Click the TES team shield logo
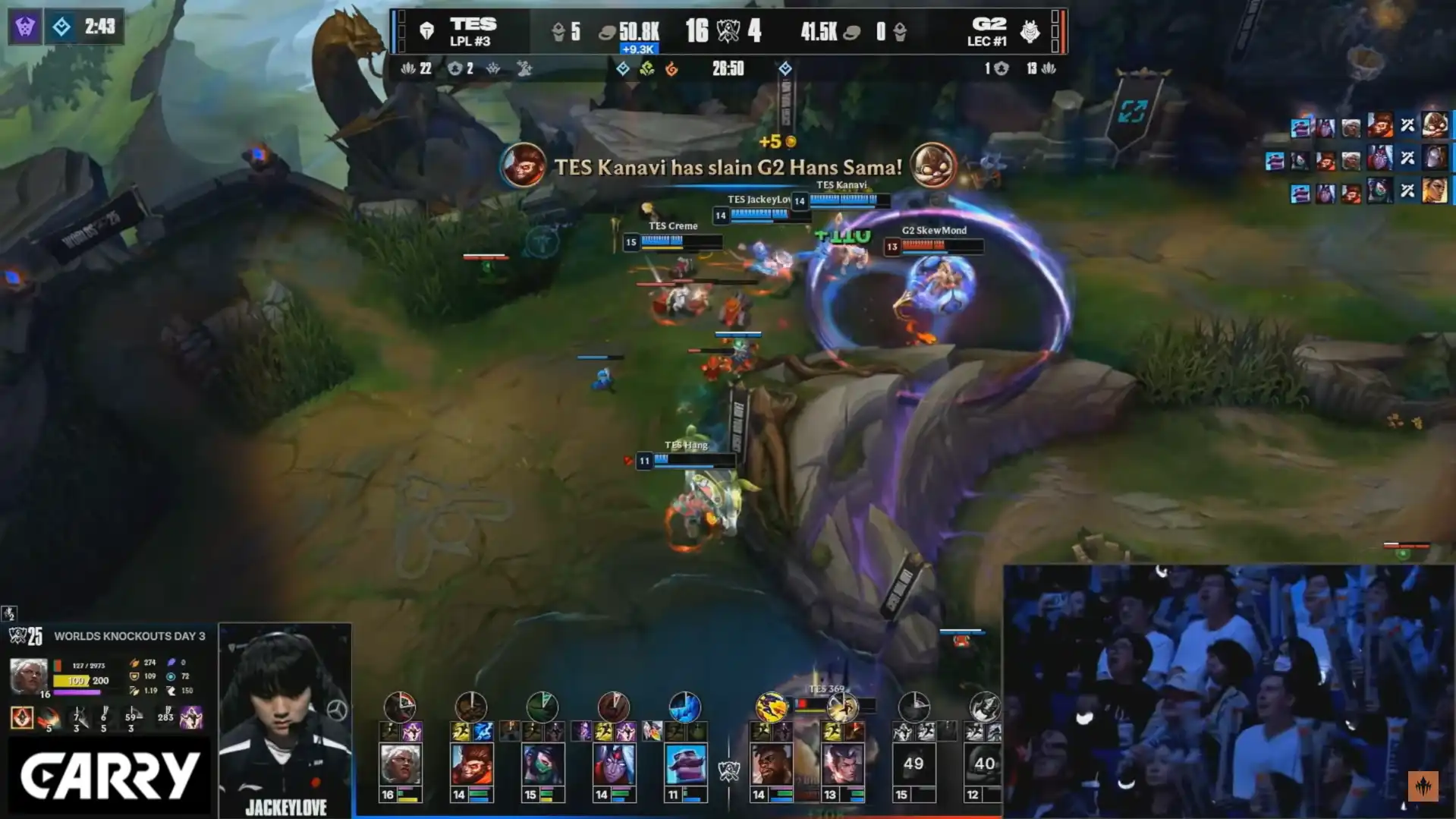 (x=426, y=31)
